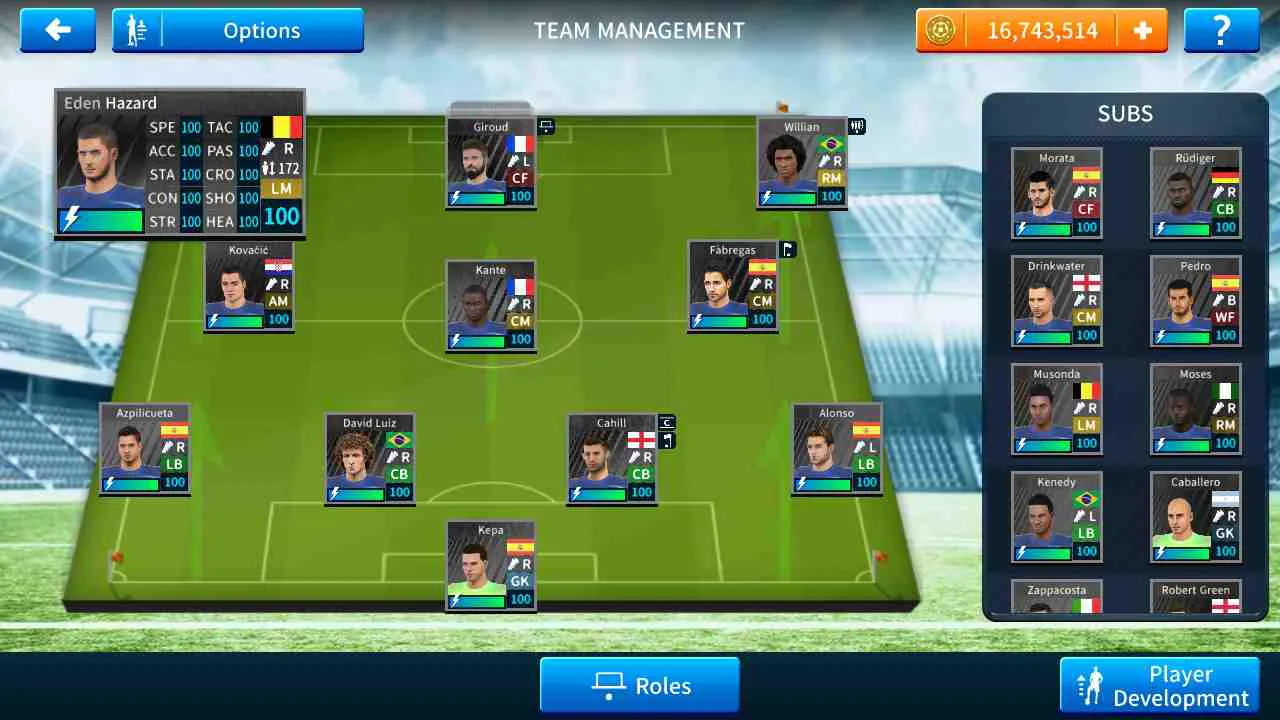
Task: Click the formation icon next to Options
Action: click(x=137, y=30)
